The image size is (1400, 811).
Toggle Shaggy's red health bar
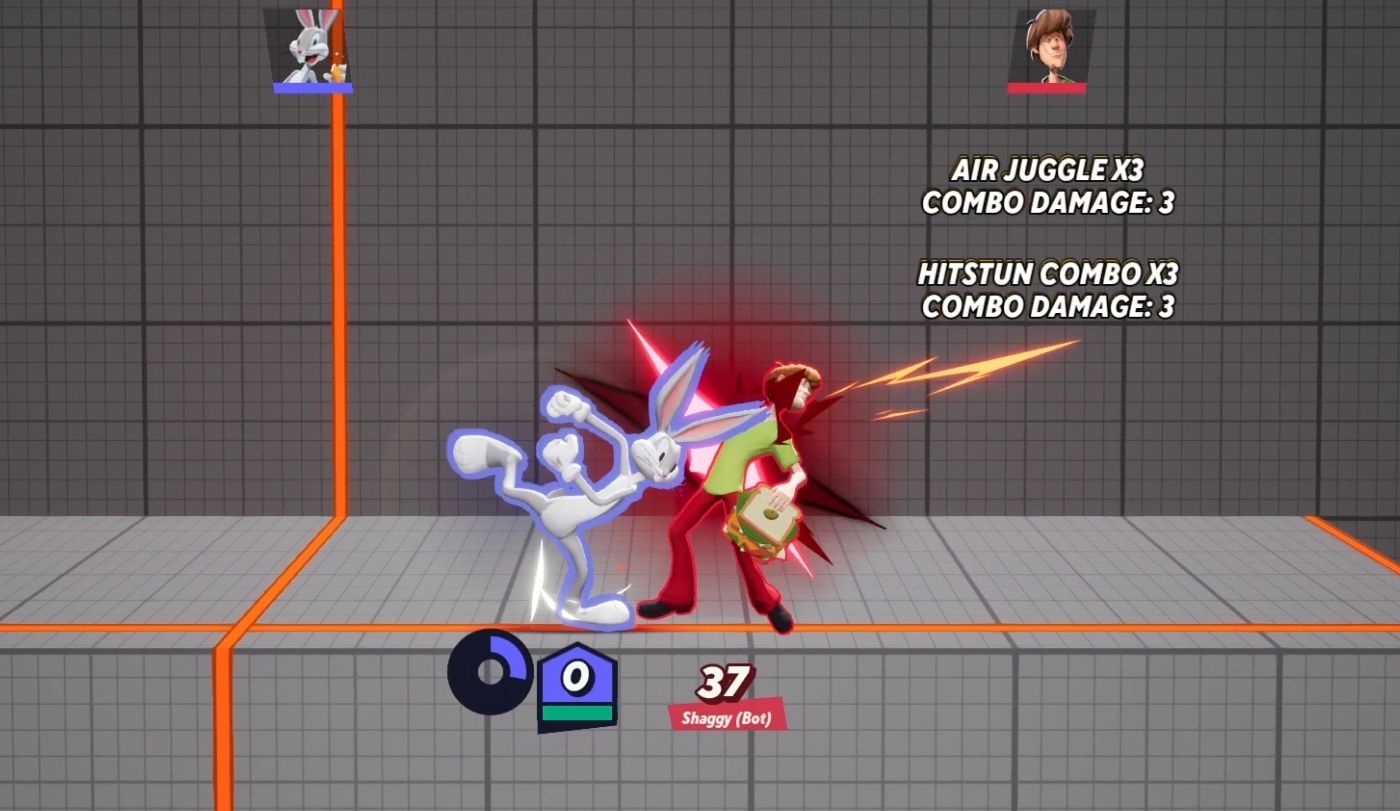(1048, 89)
